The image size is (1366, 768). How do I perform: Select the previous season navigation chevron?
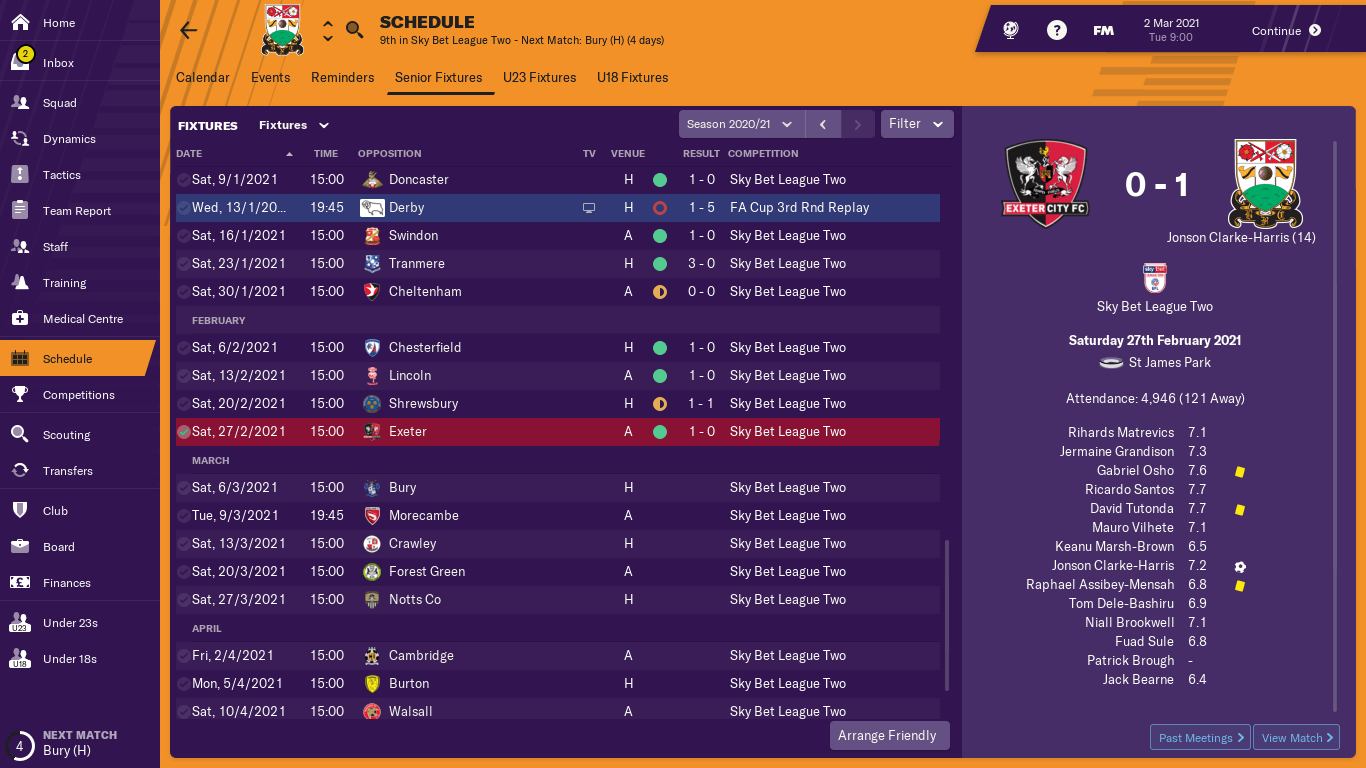click(823, 124)
